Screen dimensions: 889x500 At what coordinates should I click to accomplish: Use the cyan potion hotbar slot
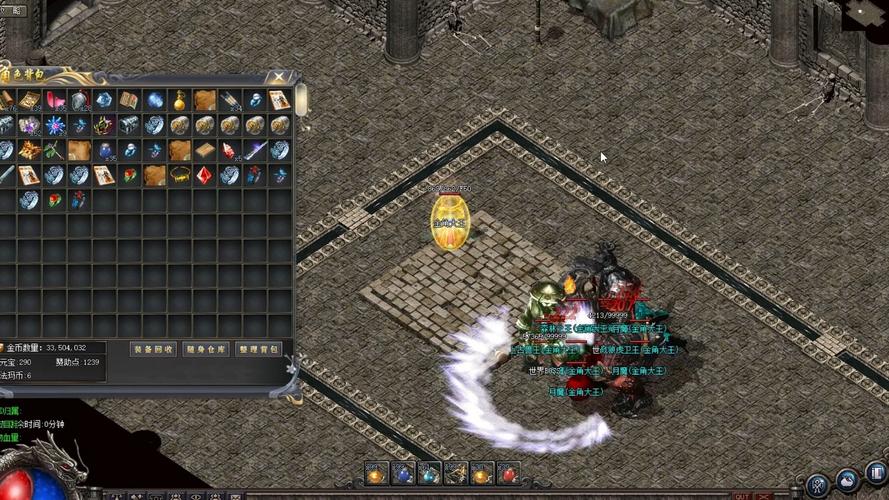(x=428, y=473)
